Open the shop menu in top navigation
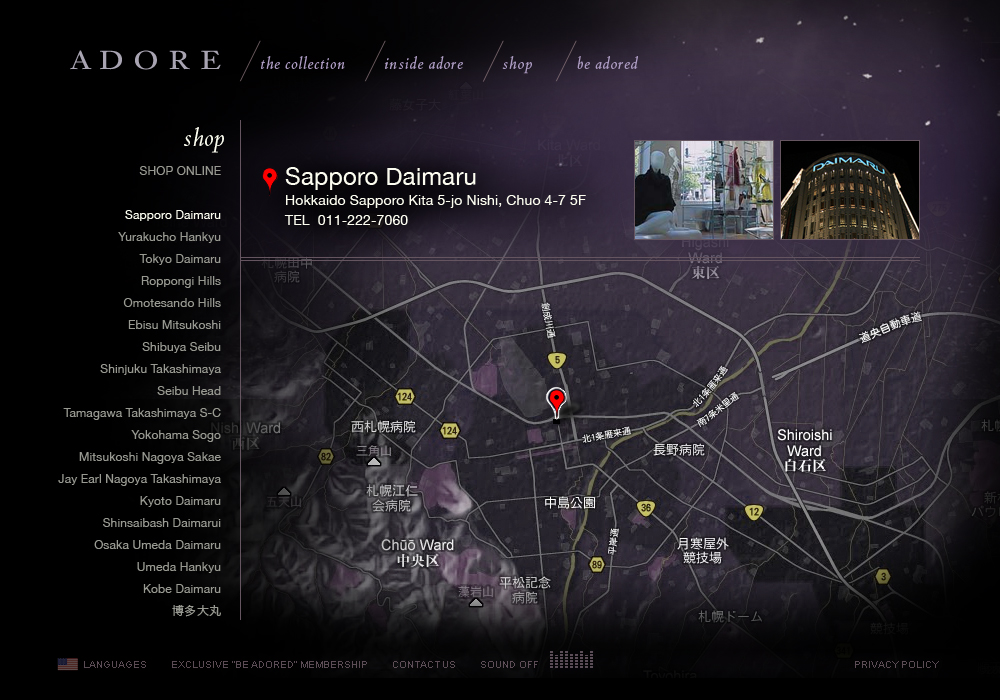The image size is (1000, 700). click(x=517, y=64)
